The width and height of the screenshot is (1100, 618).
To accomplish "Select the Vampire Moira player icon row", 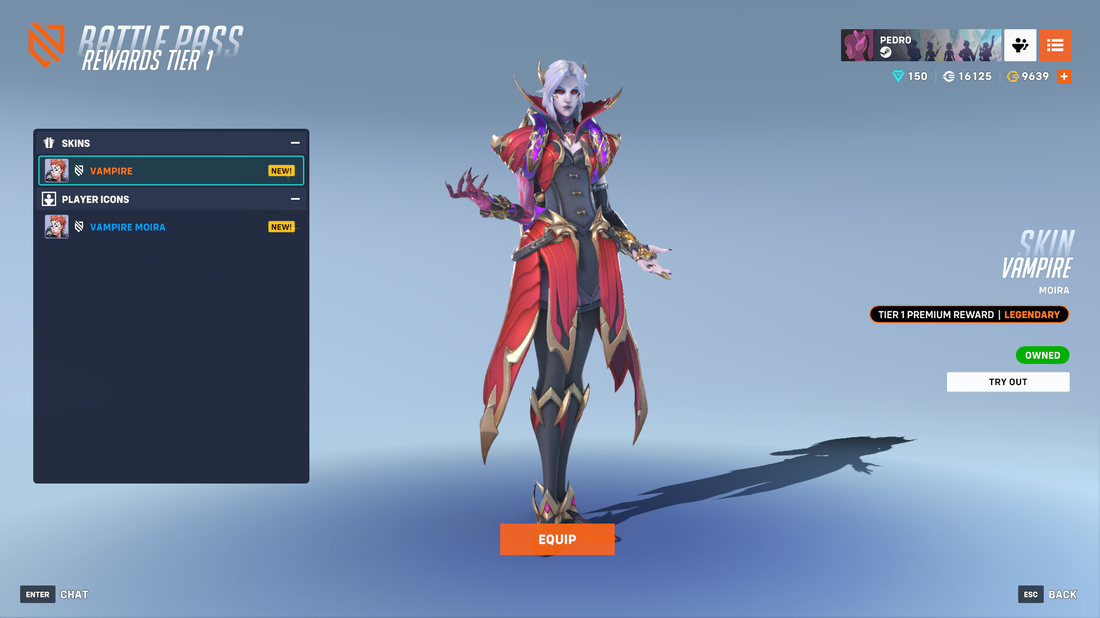I will (171, 227).
